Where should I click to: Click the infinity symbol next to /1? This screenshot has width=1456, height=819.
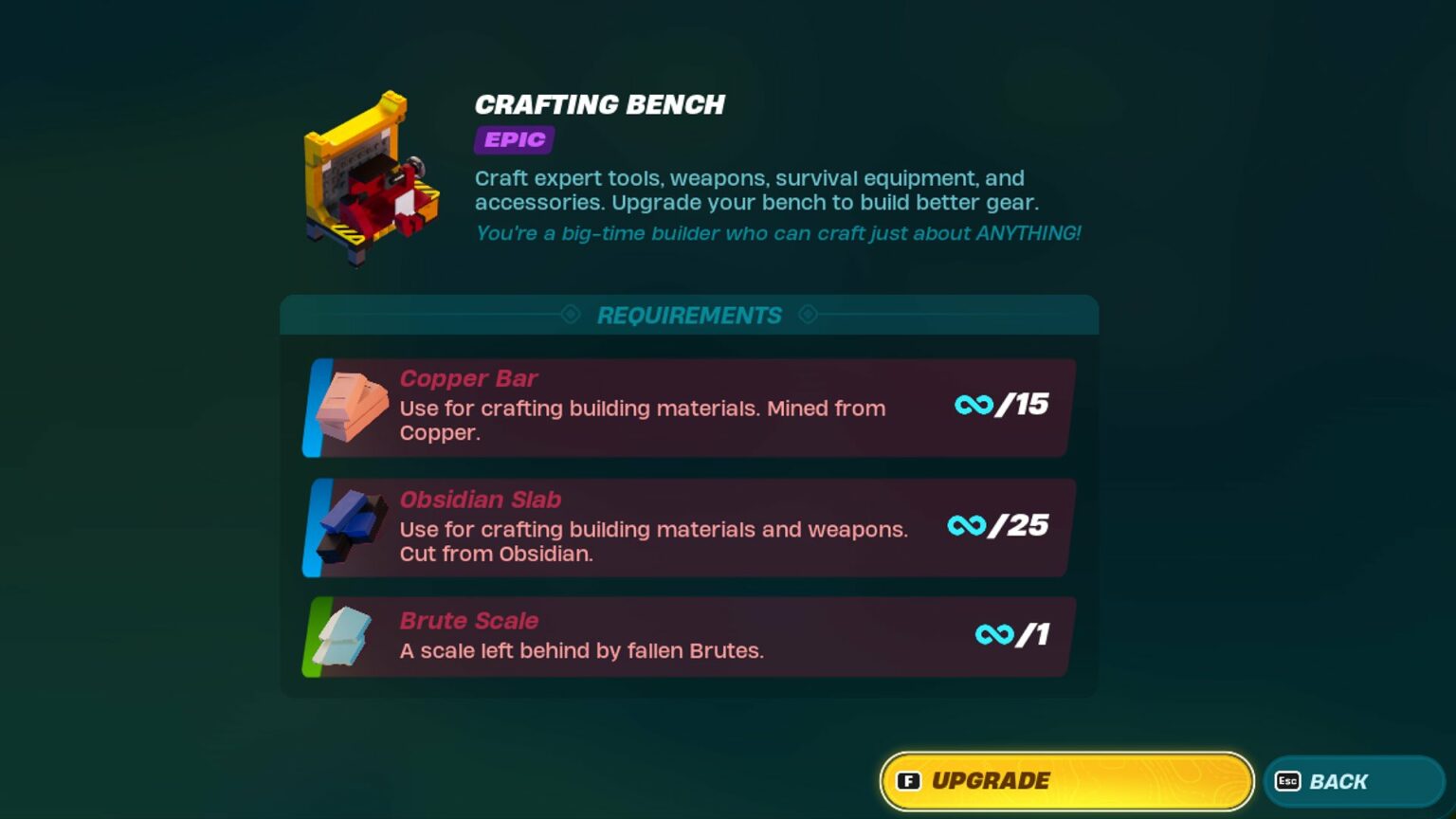[993, 636]
